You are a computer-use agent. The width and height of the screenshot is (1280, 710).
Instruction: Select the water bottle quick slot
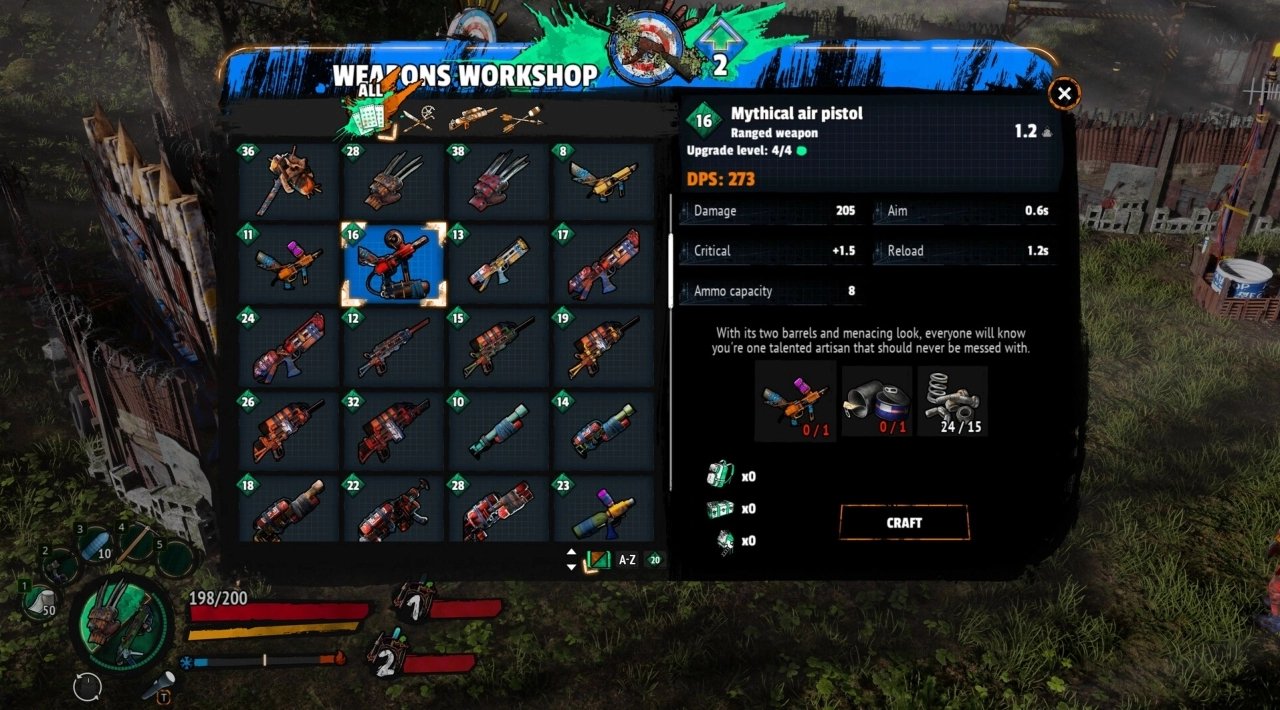pyautogui.click(x=96, y=545)
